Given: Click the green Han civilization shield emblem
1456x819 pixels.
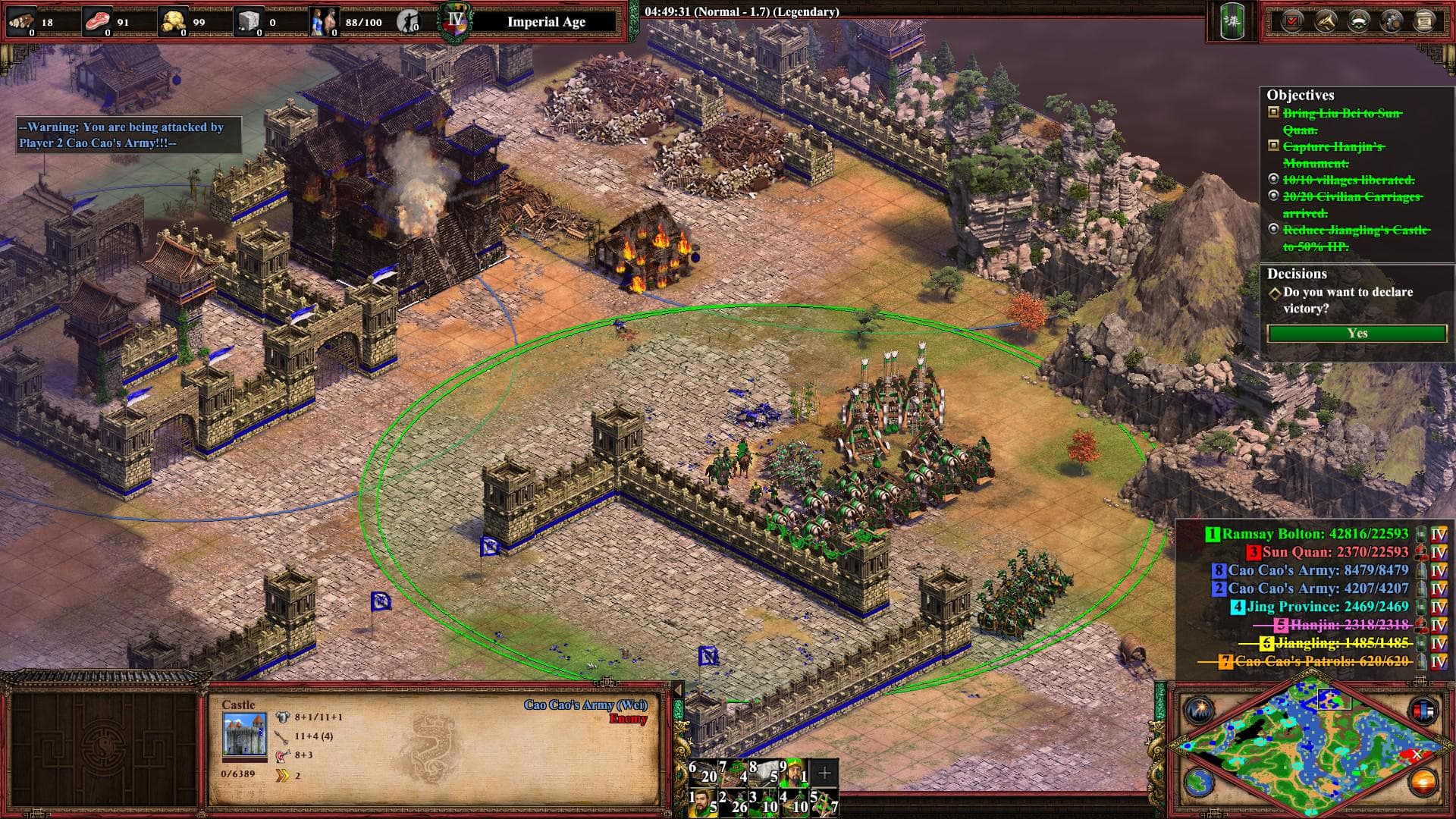Looking at the screenshot, I should pyautogui.click(x=1232, y=21).
